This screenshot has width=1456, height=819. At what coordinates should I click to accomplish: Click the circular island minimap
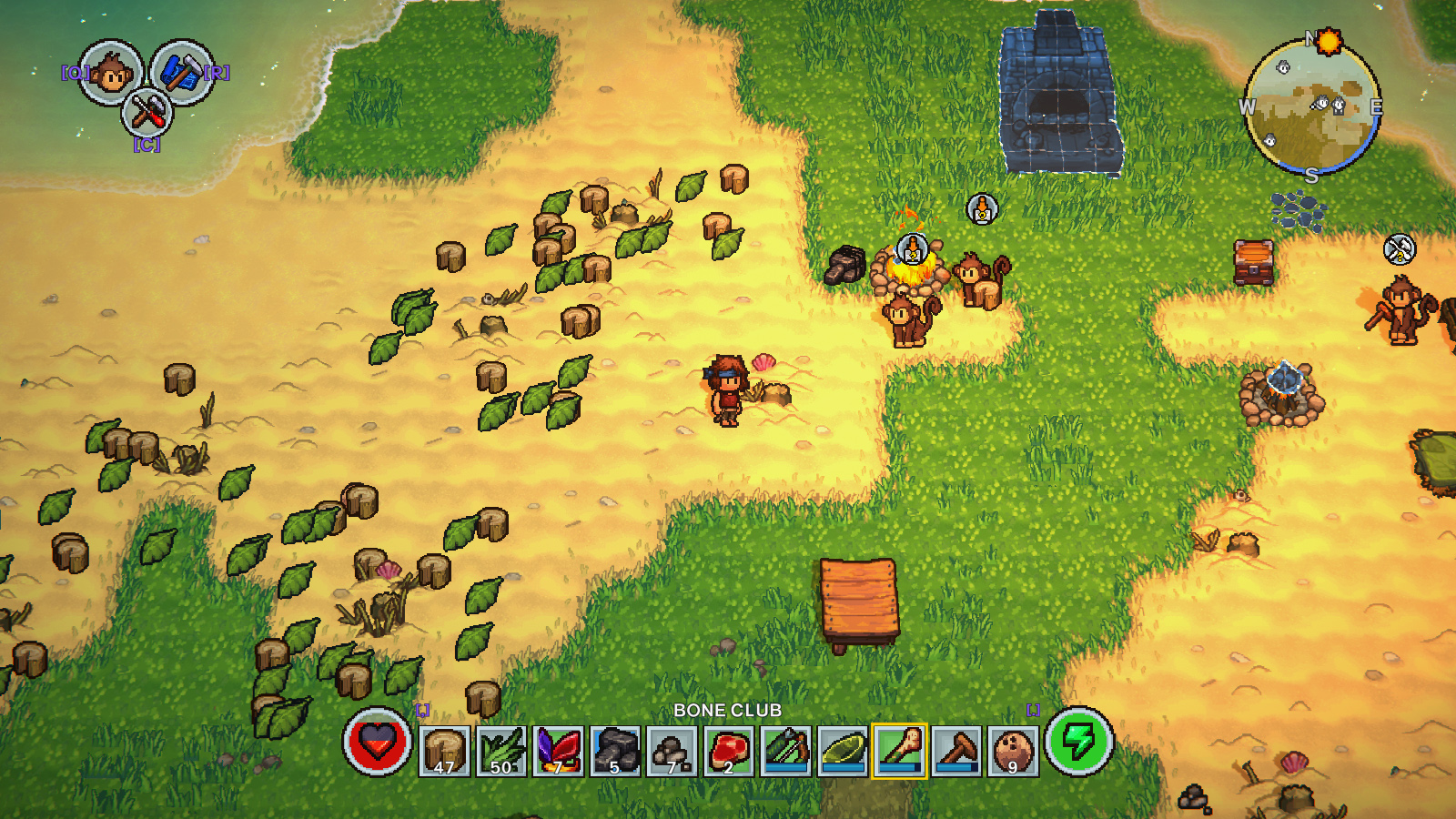pos(1311,107)
